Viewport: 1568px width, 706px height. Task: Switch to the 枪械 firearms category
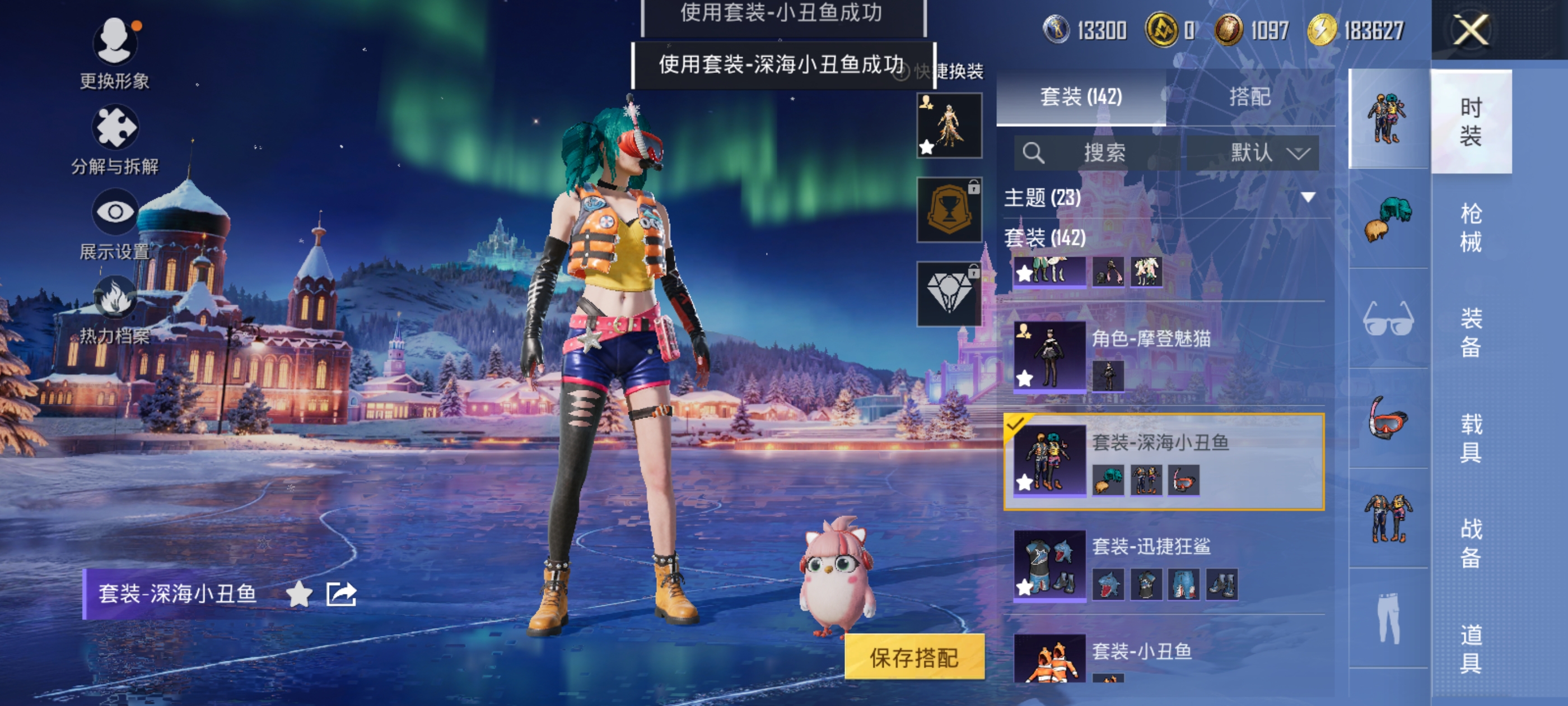pos(1471,227)
